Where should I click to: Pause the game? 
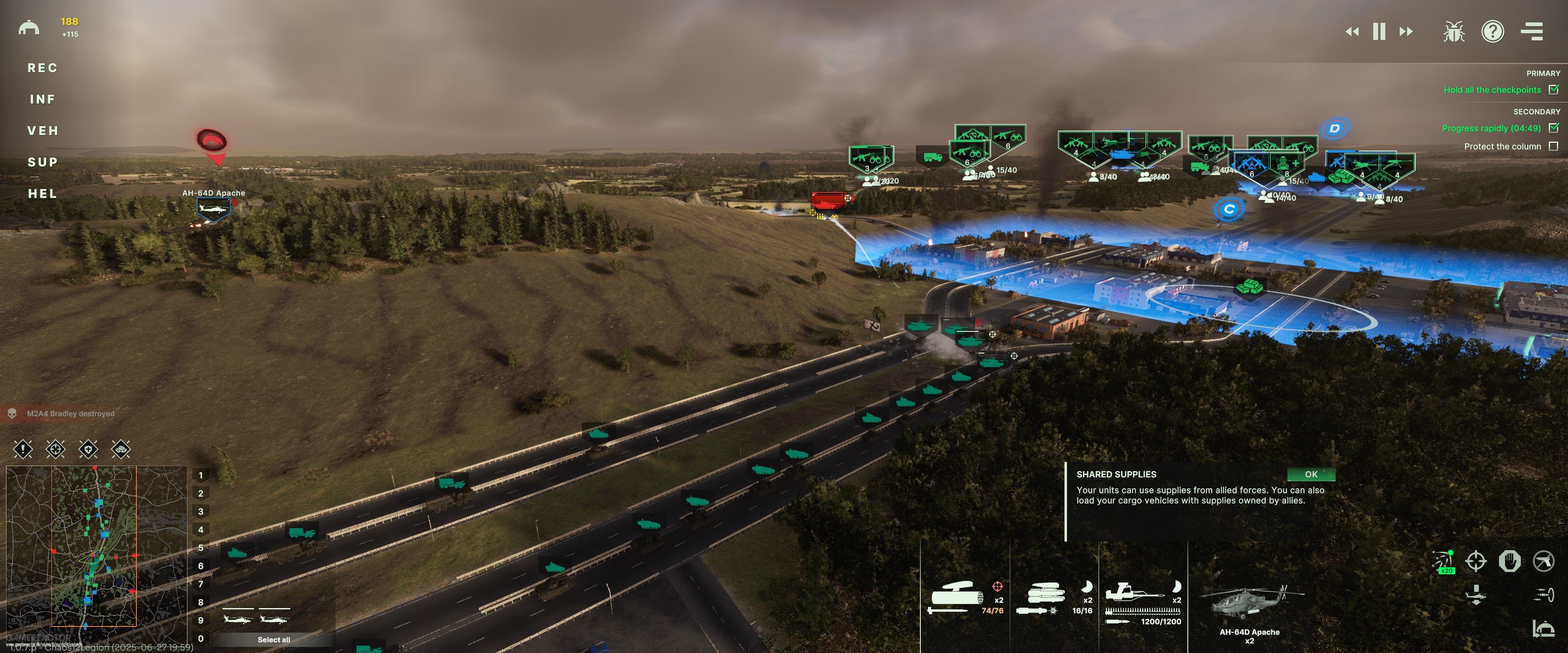tap(1379, 32)
